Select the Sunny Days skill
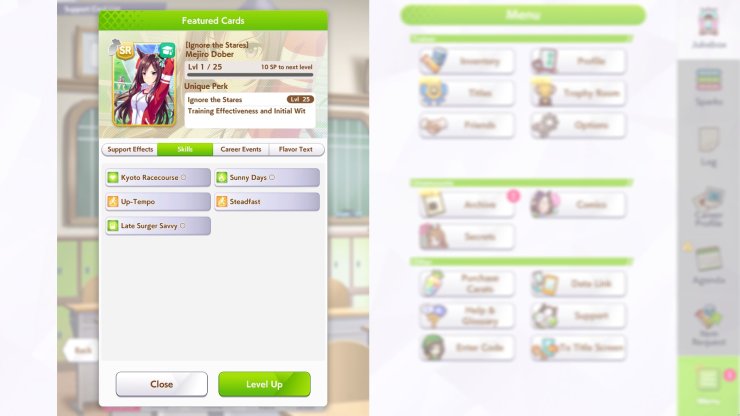The width and height of the screenshot is (740, 416). pos(267,178)
